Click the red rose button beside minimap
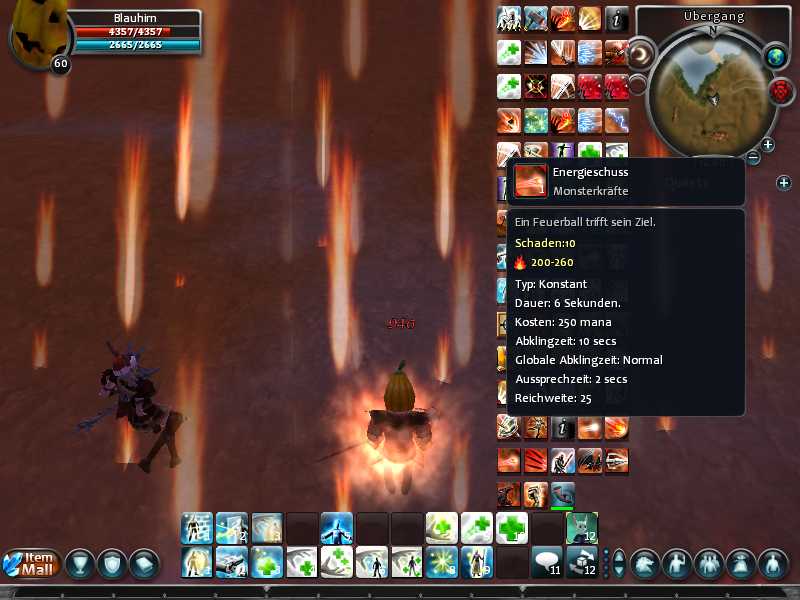Image resolution: width=800 pixels, height=600 pixels. pyautogui.click(x=781, y=90)
